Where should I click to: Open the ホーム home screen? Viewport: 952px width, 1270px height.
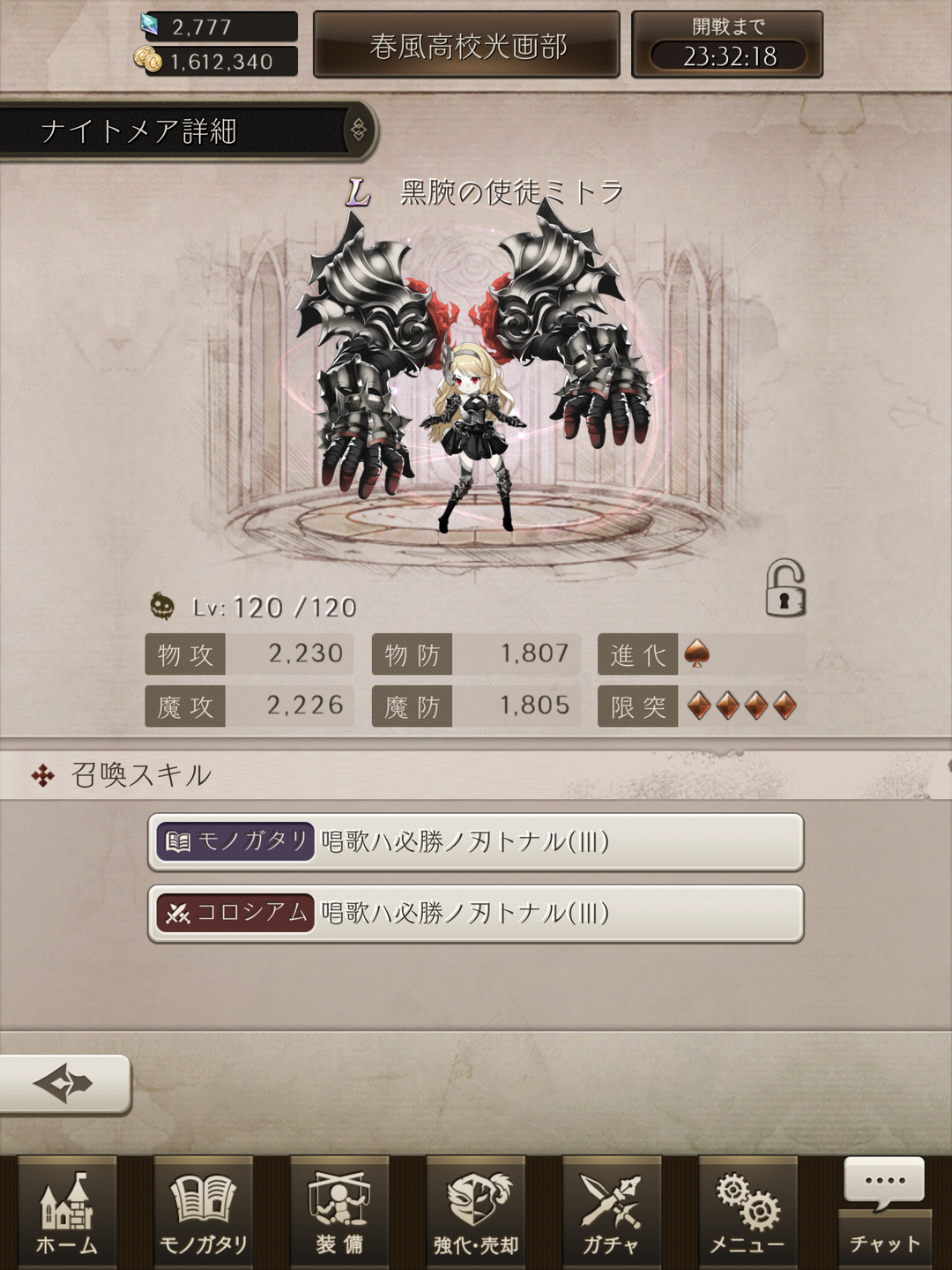point(67,1214)
